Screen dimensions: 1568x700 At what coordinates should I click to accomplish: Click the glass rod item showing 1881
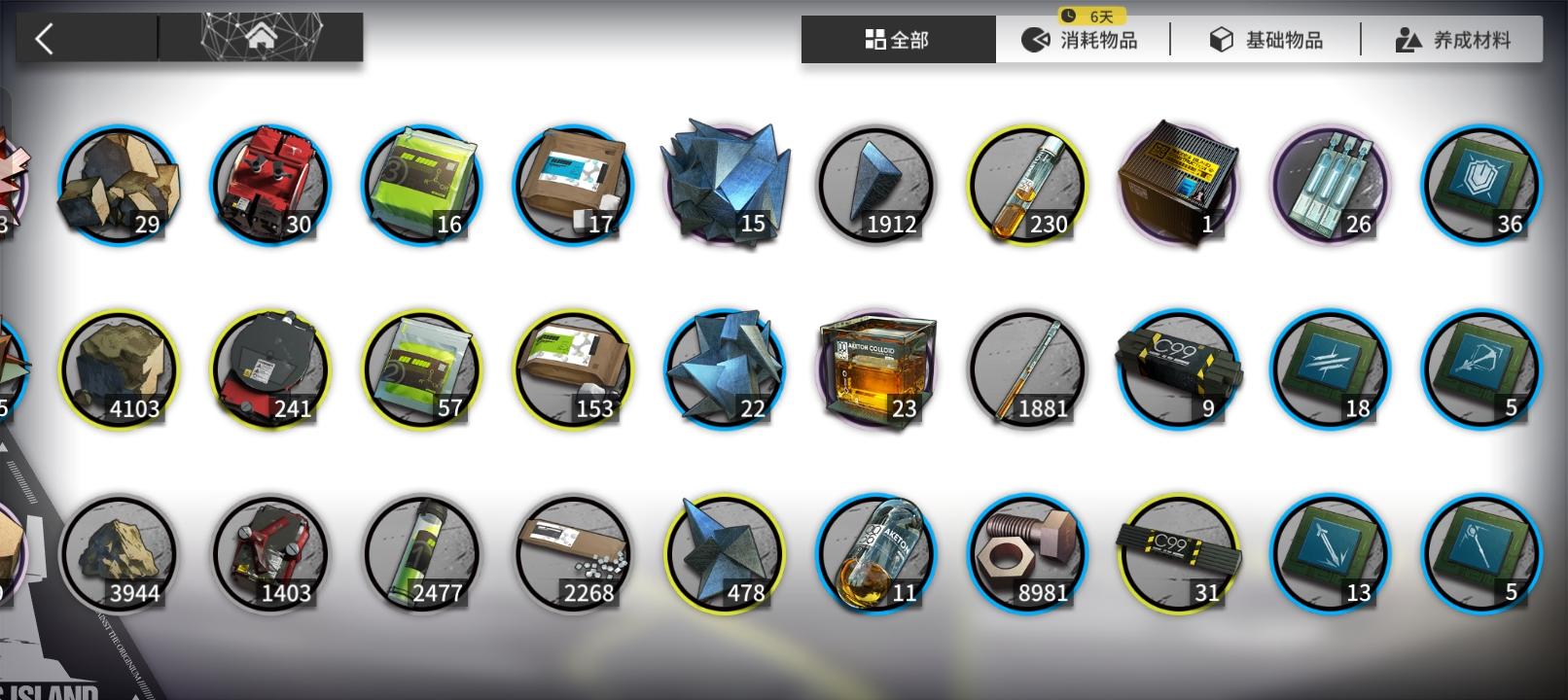pos(1026,367)
